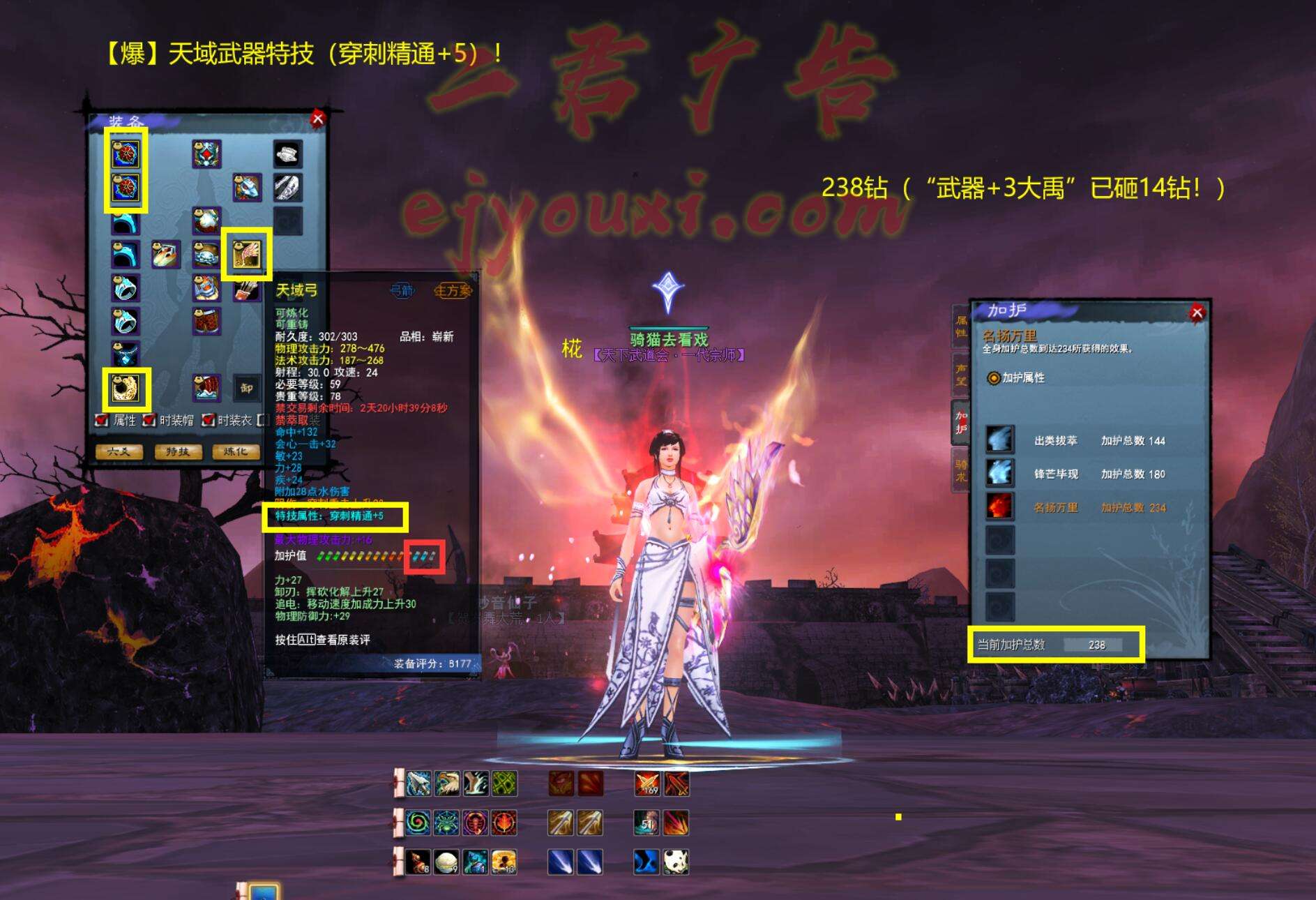Toggle the 属性 checkbox

tap(102, 420)
